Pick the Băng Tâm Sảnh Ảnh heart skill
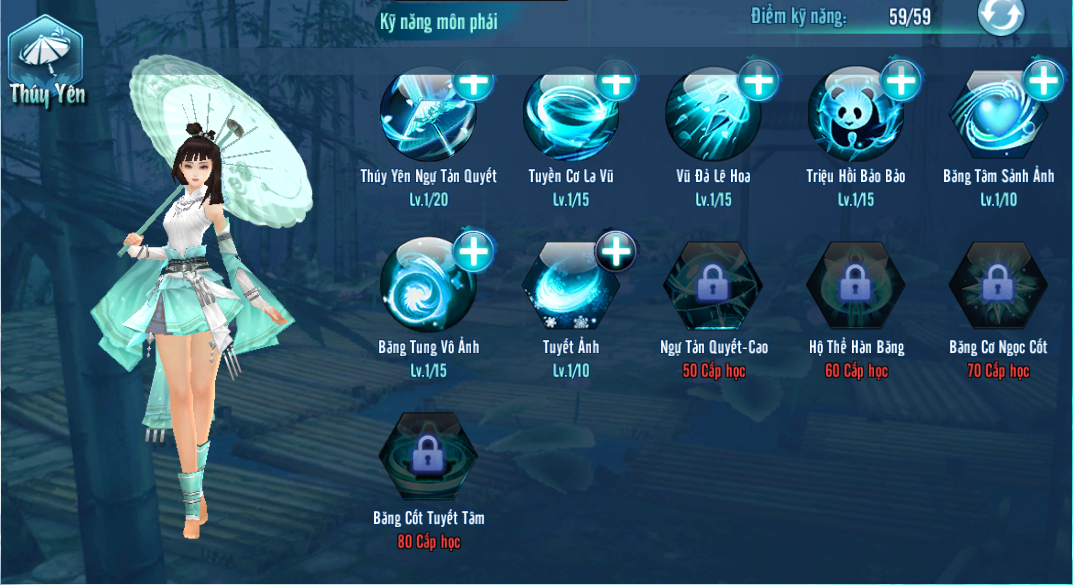Image resolution: width=1073 pixels, height=585 pixels. click(x=997, y=115)
